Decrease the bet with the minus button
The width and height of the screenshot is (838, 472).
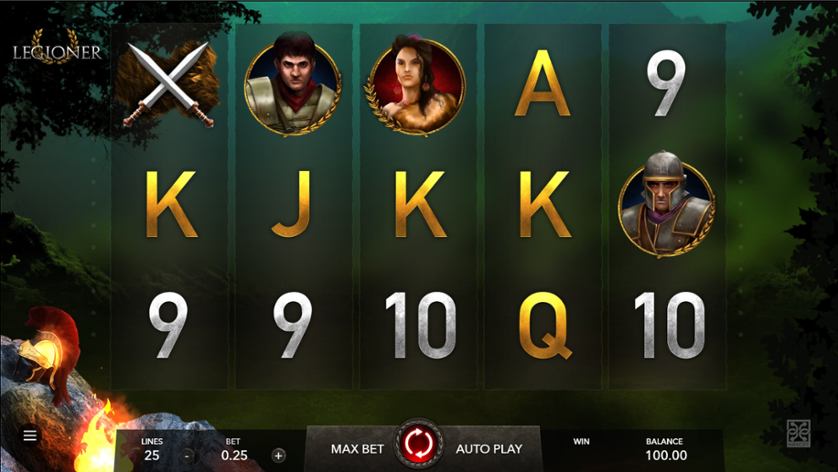[x=187, y=455]
